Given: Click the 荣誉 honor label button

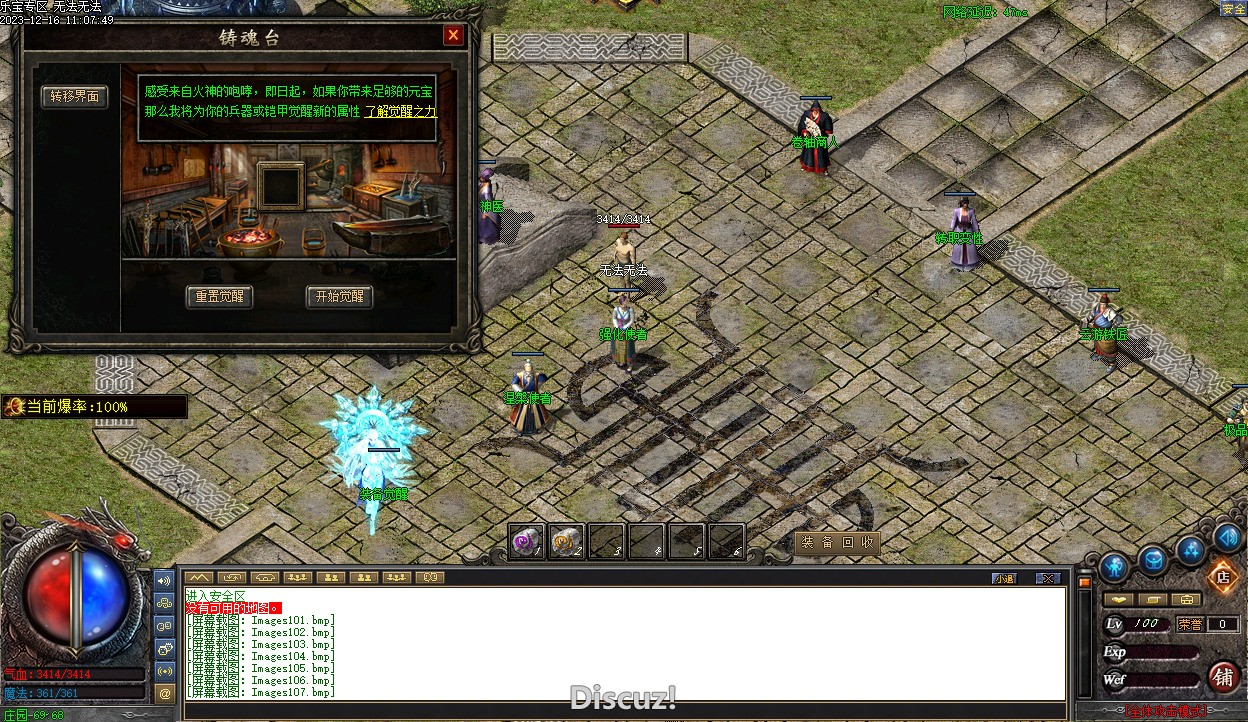Looking at the screenshot, I should 1190,624.
